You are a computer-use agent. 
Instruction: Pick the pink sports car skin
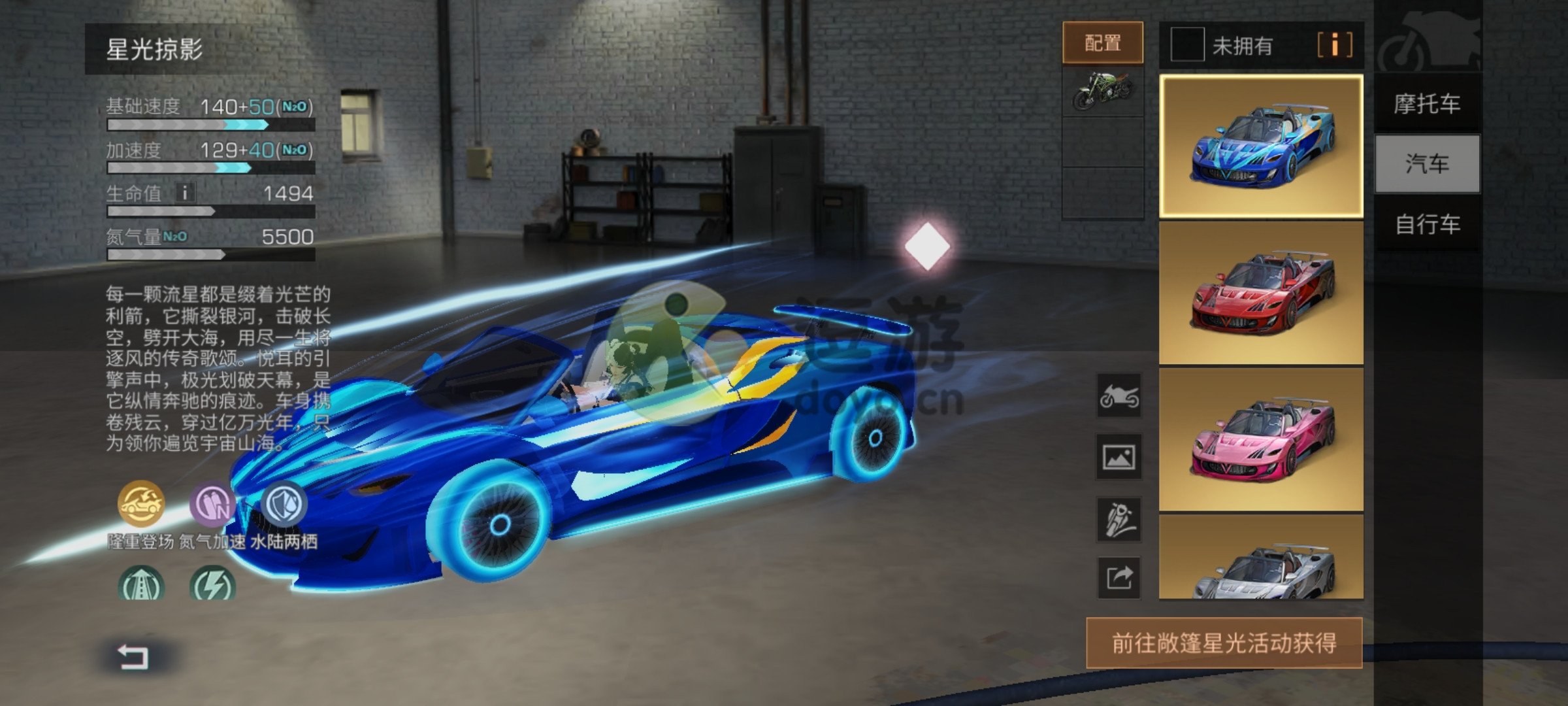click(x=1261, y=439)
